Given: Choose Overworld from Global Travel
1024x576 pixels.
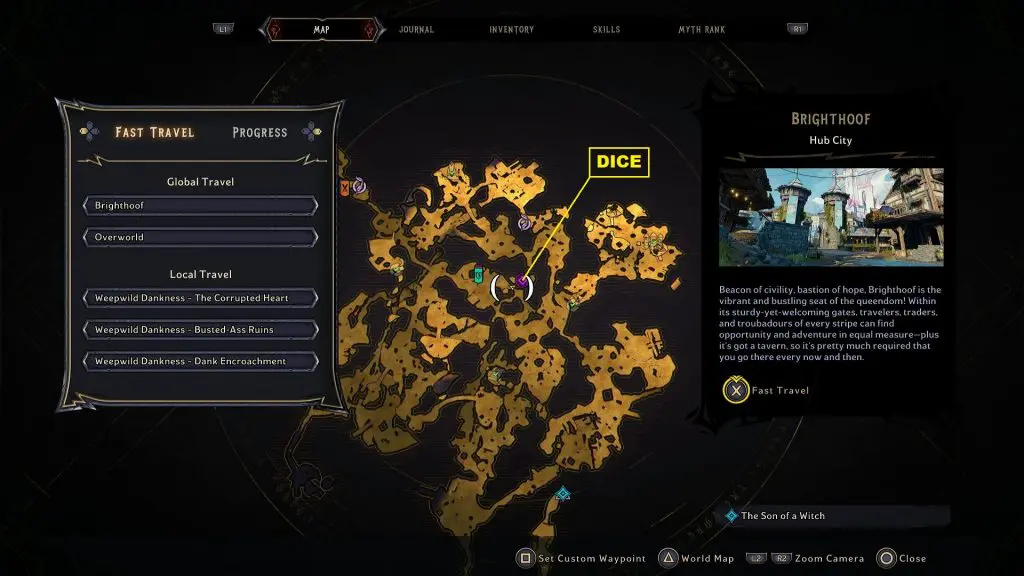Looking at the screenshot, I should point(200,238).
